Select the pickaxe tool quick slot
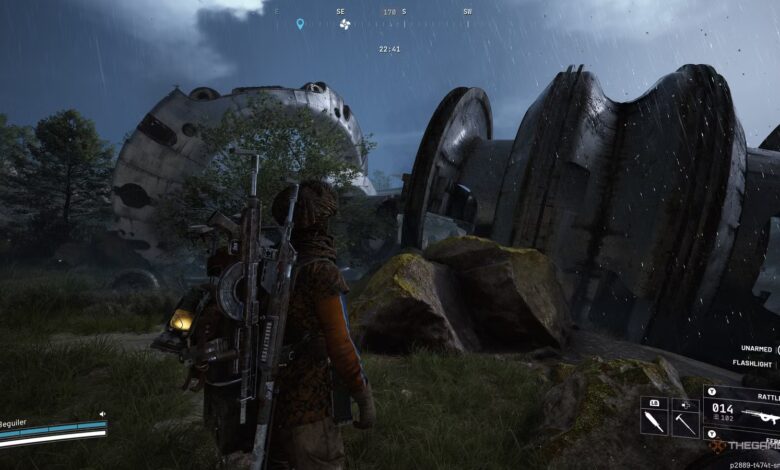This screenshot has height=470, width=780. 686,421
